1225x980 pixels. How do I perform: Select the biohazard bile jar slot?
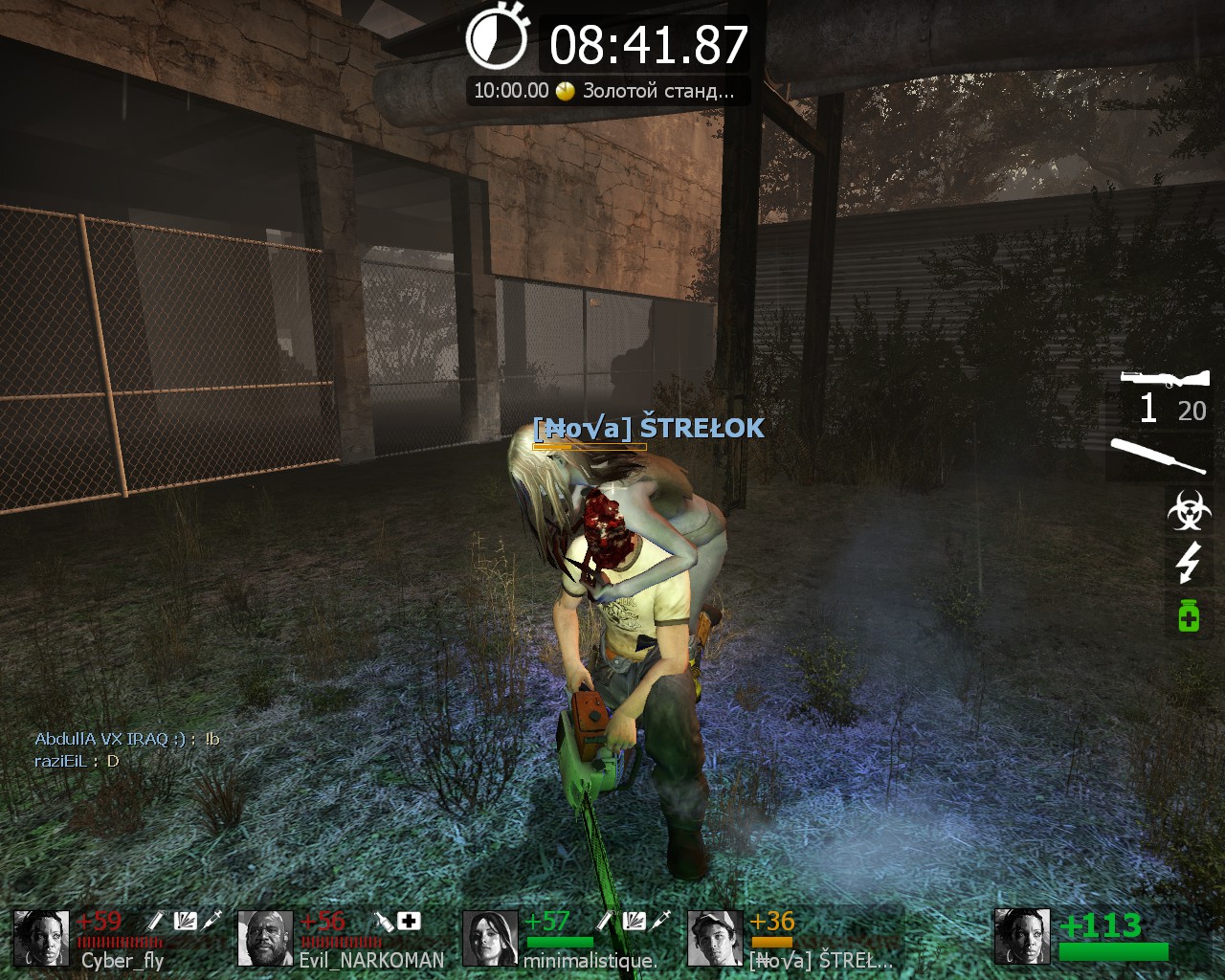click(x=1189, y=510)
